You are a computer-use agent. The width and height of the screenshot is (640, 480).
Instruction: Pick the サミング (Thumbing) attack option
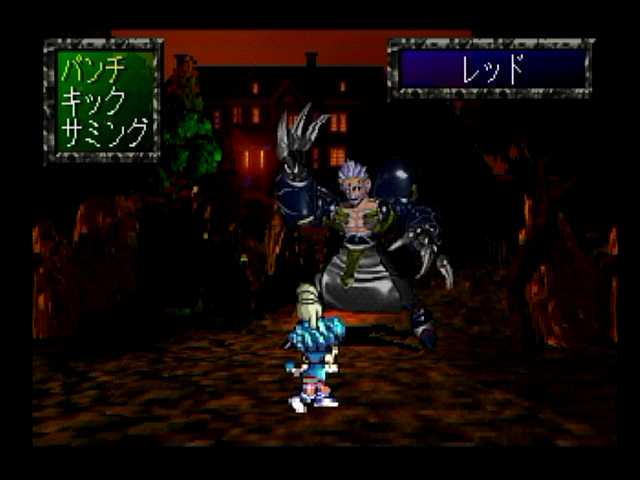tap(103, 130)
